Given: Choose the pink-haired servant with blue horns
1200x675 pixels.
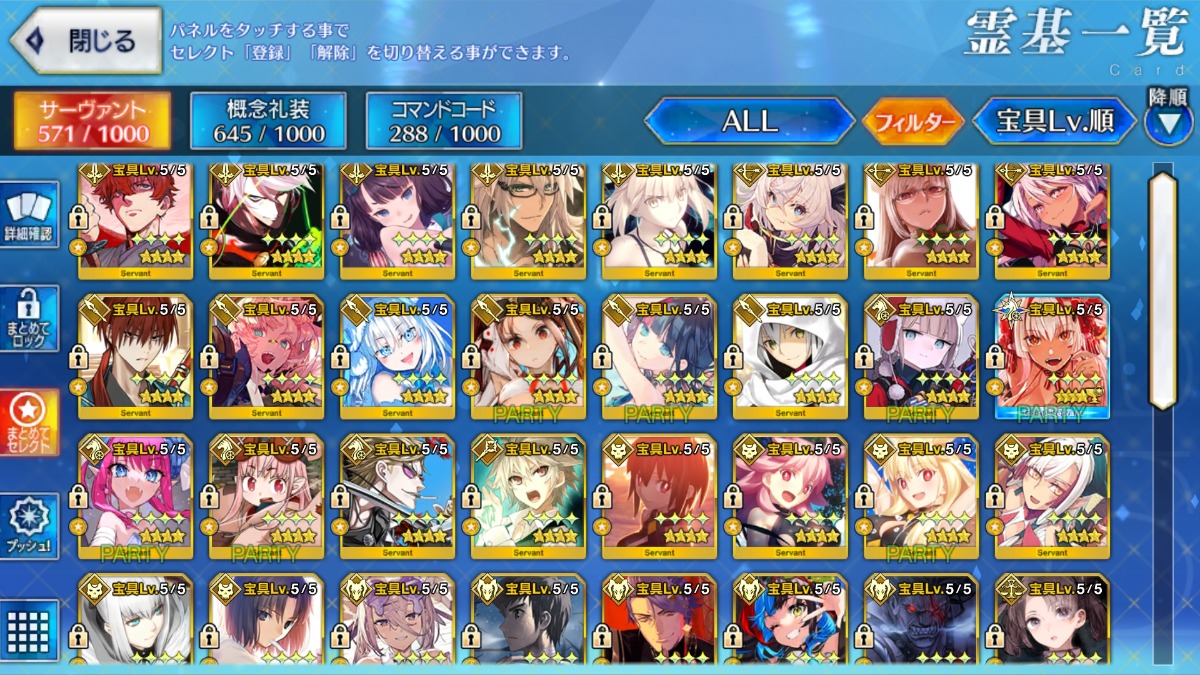Looking at the screenshot, I should tap(135, 496).
